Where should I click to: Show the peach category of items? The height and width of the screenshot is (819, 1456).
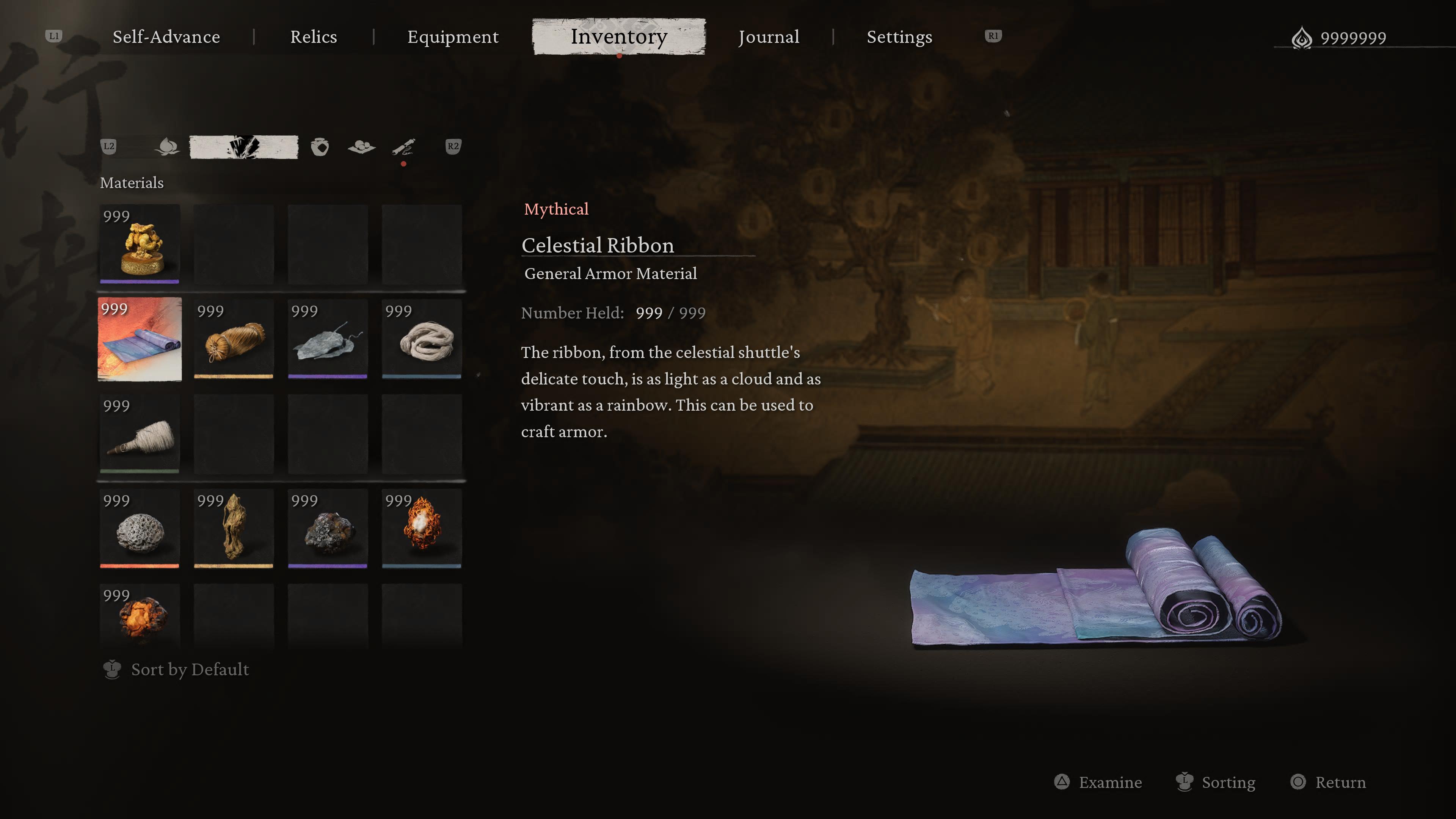click(167, 147)
